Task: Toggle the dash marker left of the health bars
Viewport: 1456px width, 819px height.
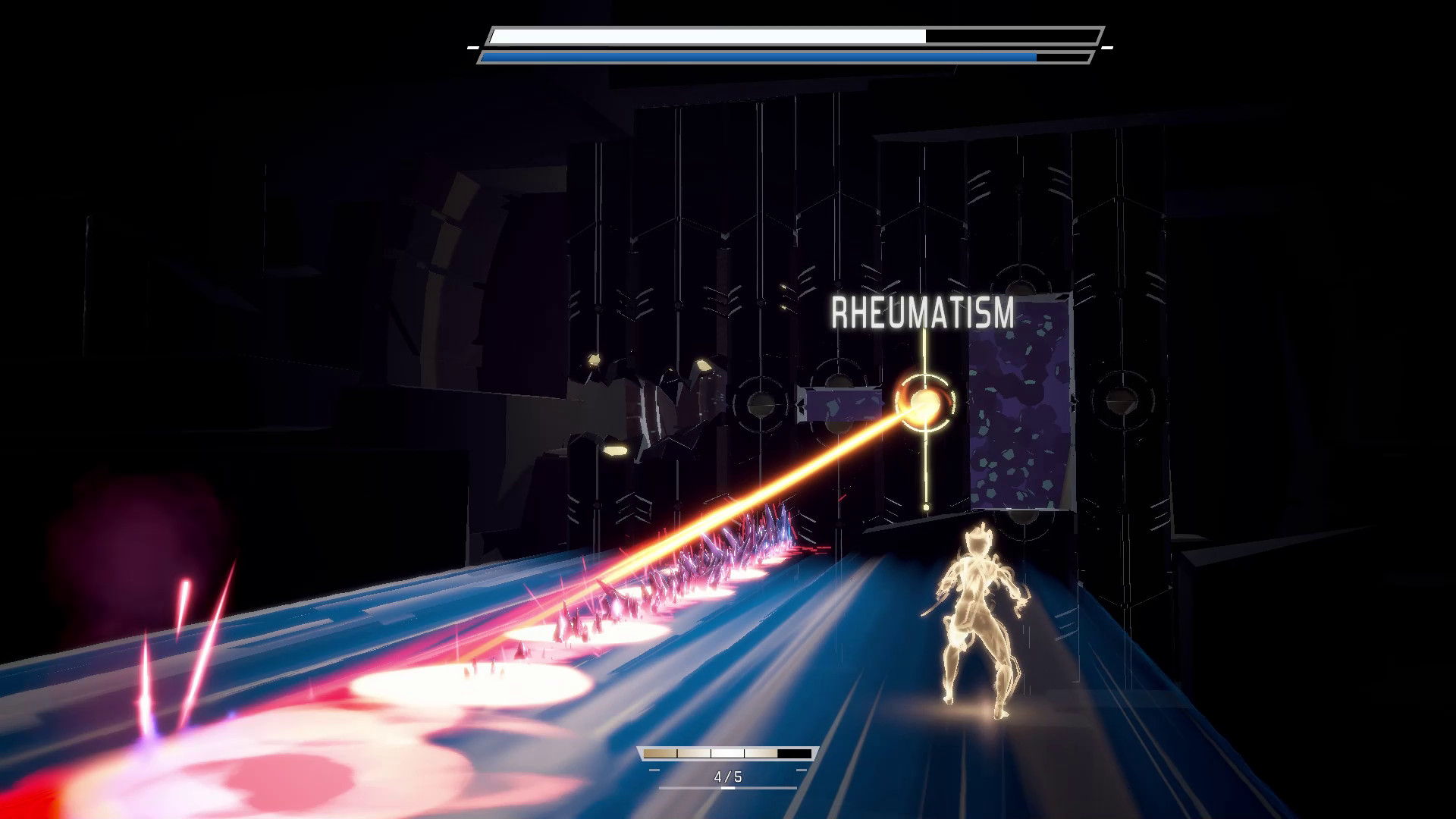Action: pos(472,47)
